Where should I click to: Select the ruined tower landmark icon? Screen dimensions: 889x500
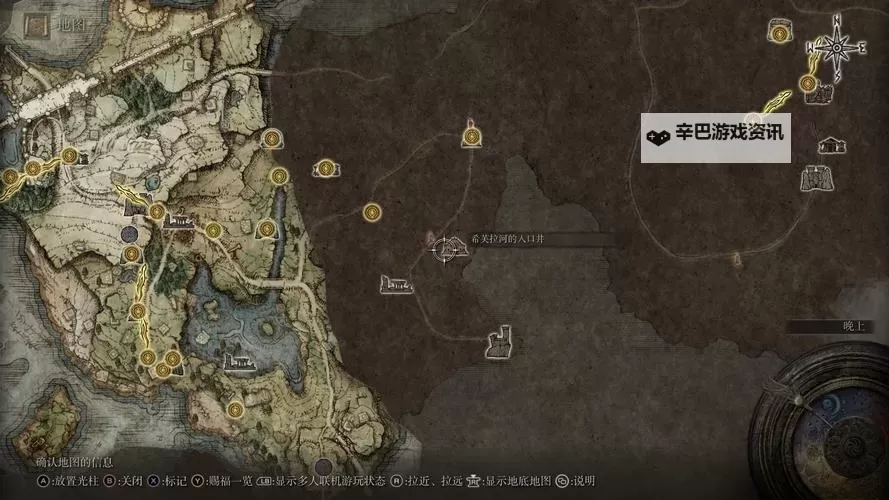498,343
